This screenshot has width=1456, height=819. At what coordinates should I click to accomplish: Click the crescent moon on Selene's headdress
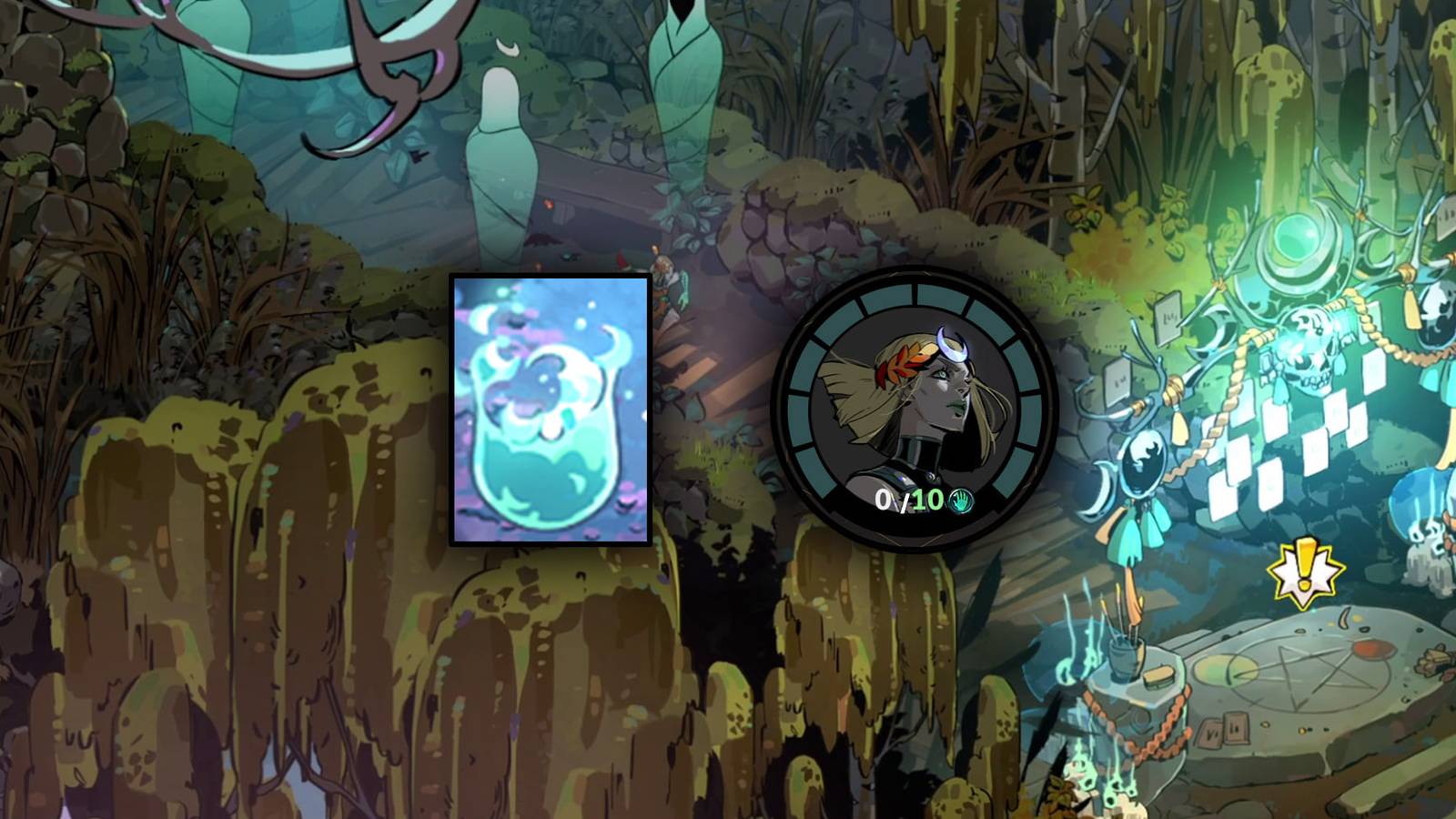[951, 344]
